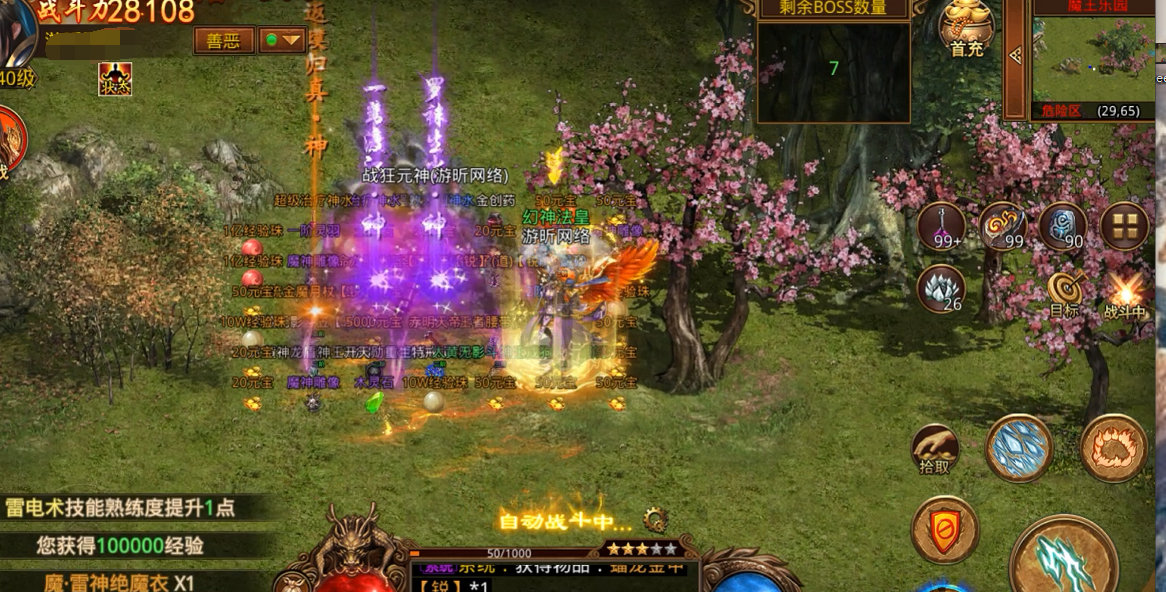
Task: Use the scroll item showing 99
Action: [x=1002, y=226]
